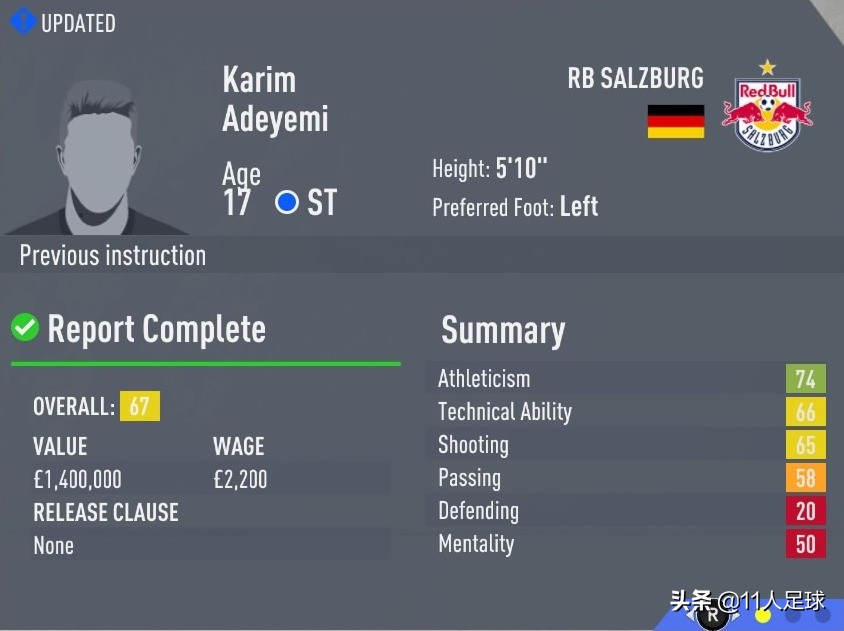Click the yellow page indicator dot
Image resolution: width=844 pixels, height=631 pixels.
[x=762, y=616]
